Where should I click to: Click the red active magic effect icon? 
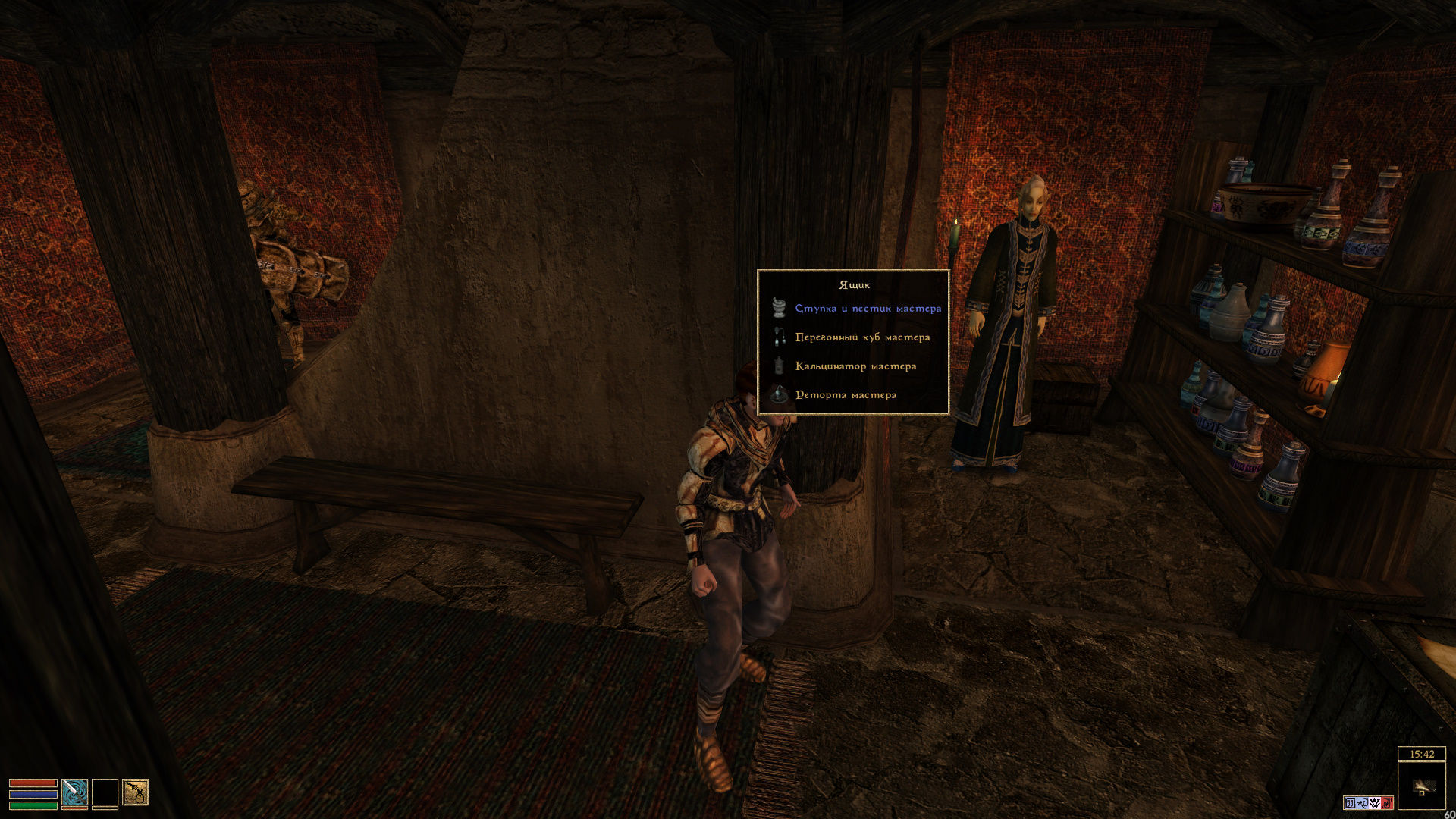pyautogui.click(x=1387, y=803)
